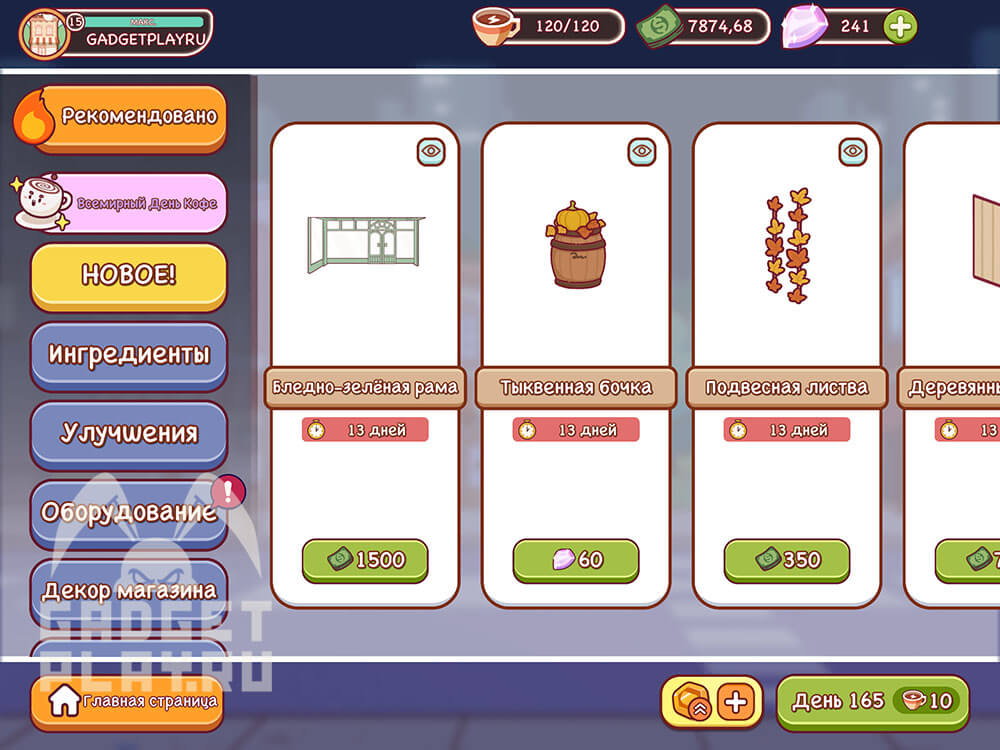Buy Подвесная листва for 350 cash
Screen dimensions: 1000x750
click(787, 560)
